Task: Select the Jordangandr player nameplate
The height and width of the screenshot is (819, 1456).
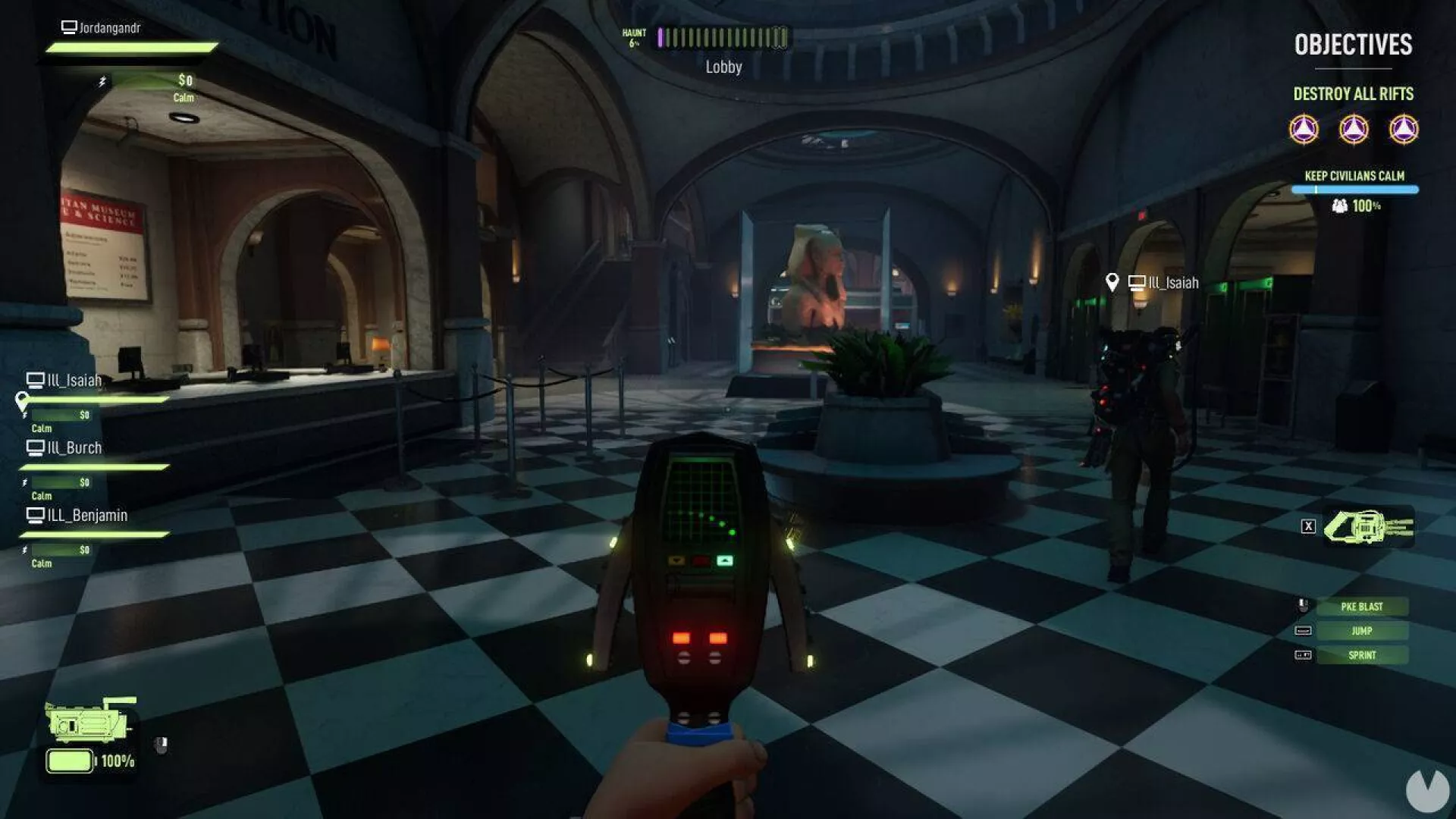Action: click(x=109, y=28)
